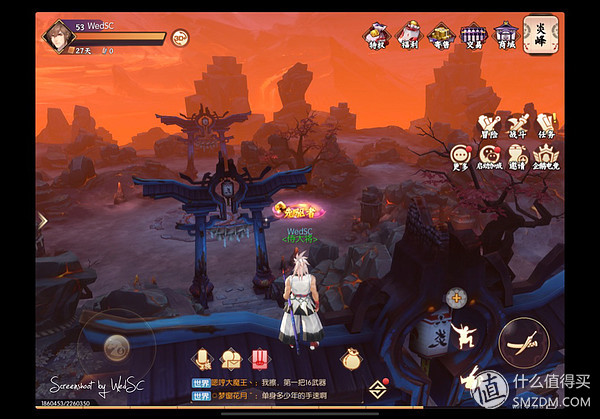Open the player portrait character sheet
Image resolution: width=600 pixels, height=419 pixels.
tap(57, 37)
